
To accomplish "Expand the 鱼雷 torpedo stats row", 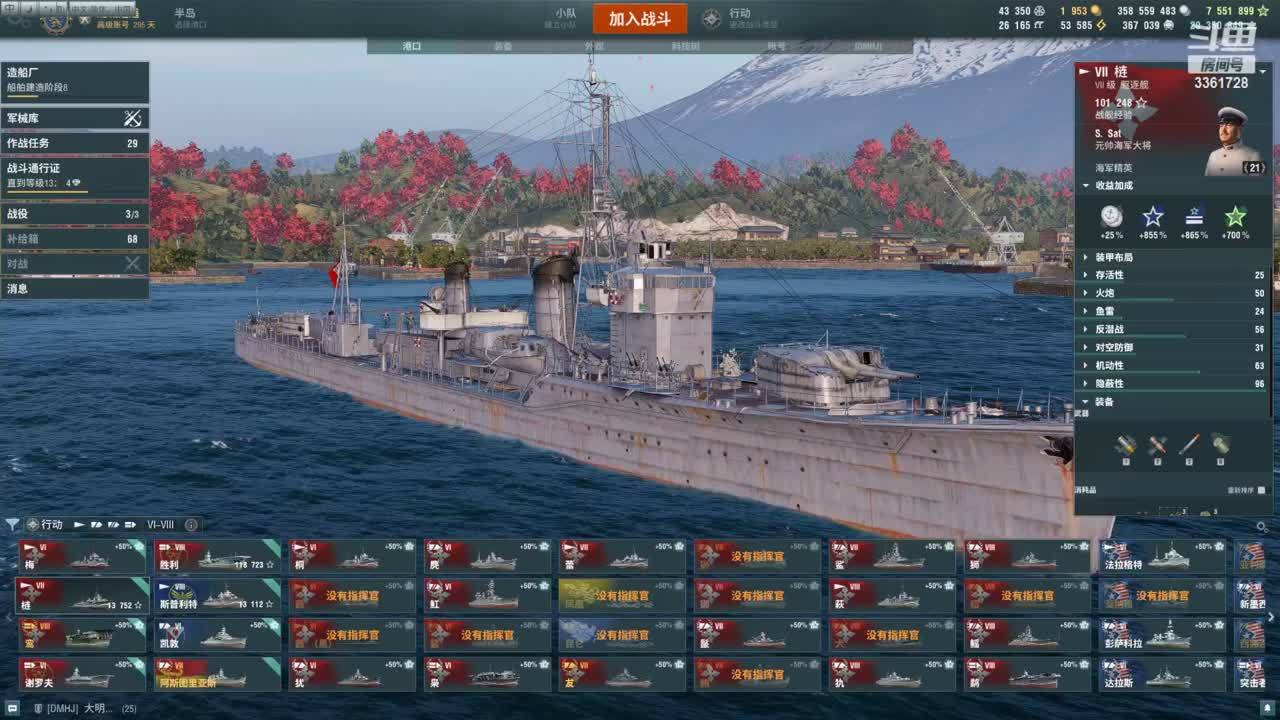I will pos(1172,311).
